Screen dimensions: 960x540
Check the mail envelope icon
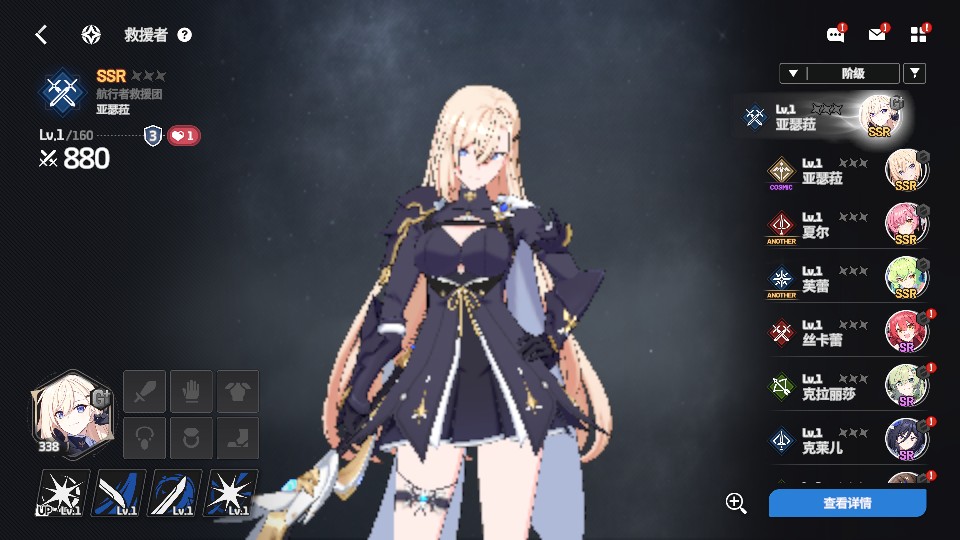click(877, 35)
